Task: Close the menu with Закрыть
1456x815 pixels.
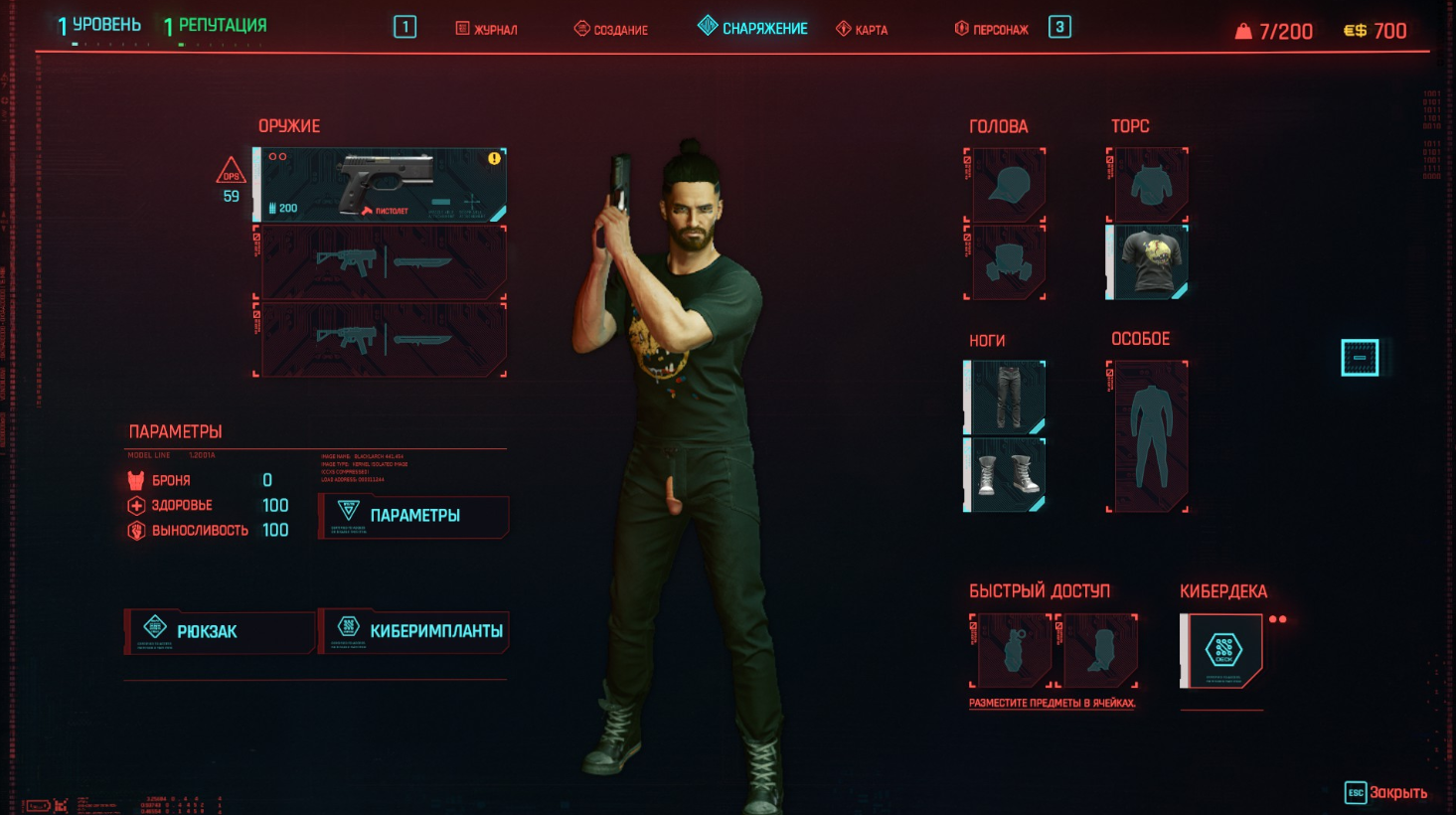Action: [x=1386, y=792]
